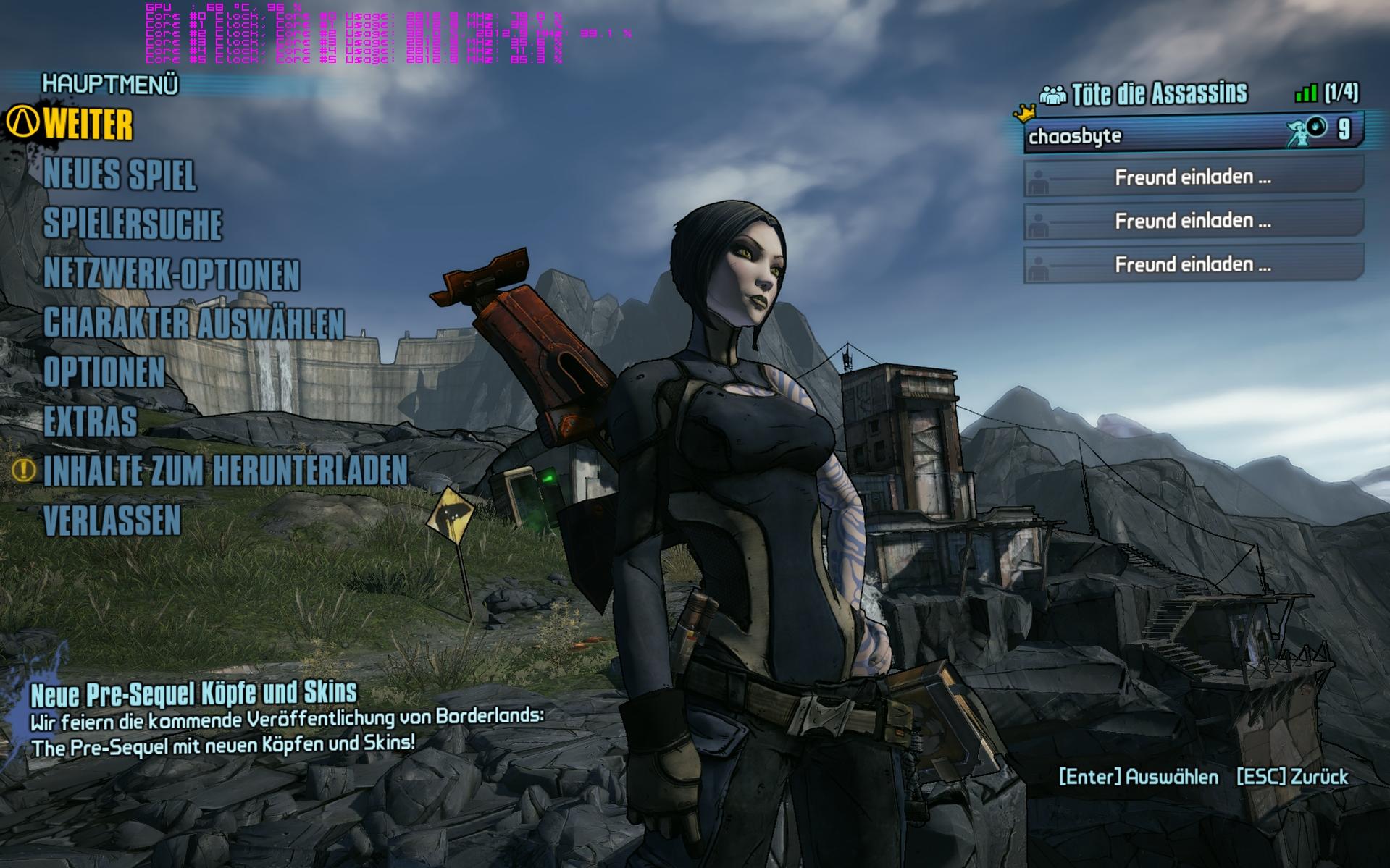Open the Netzwerk-Optionen menu
1390x868 pixels.
[x=172, y=274]
